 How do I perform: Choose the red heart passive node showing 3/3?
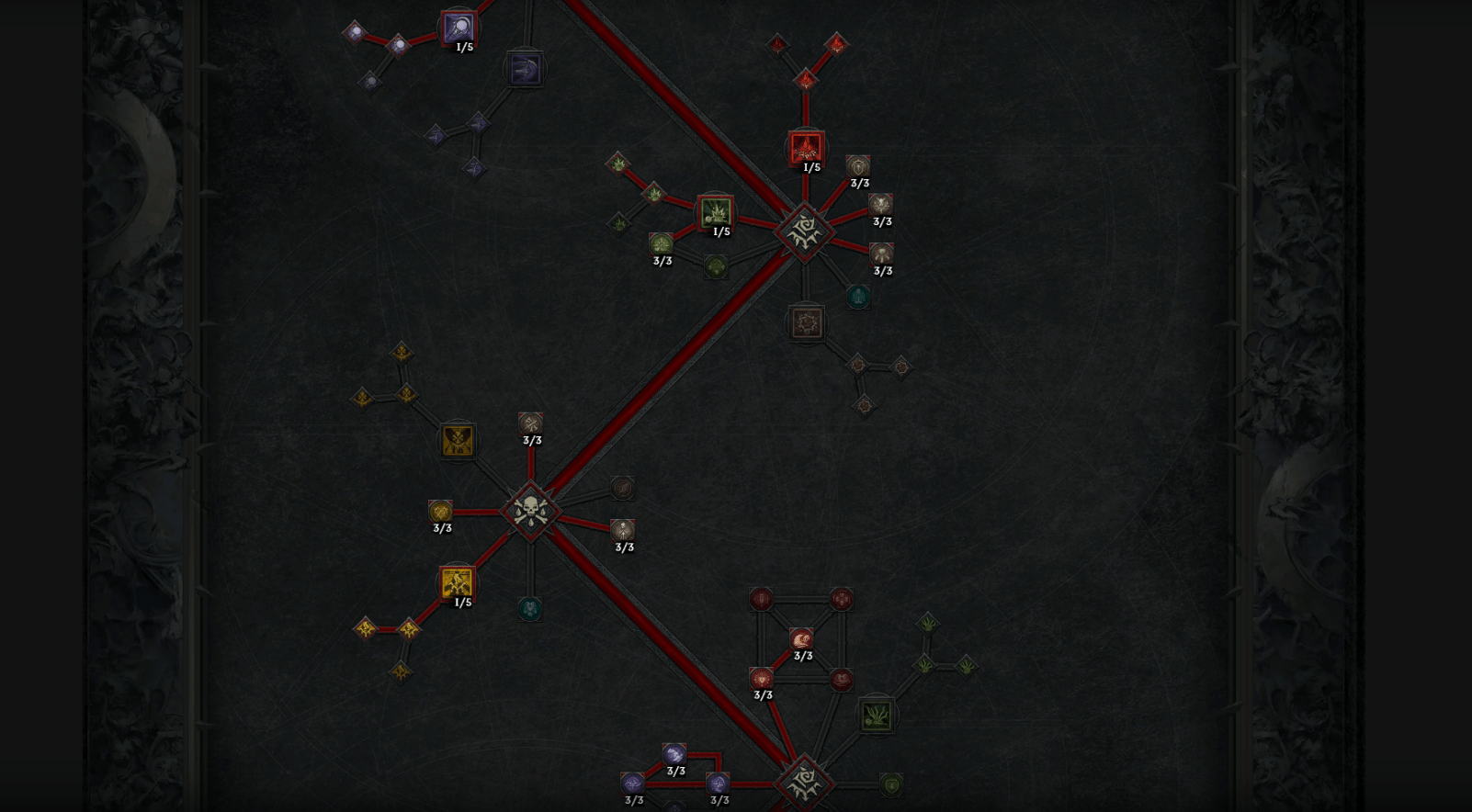click(x=761, y=679)
